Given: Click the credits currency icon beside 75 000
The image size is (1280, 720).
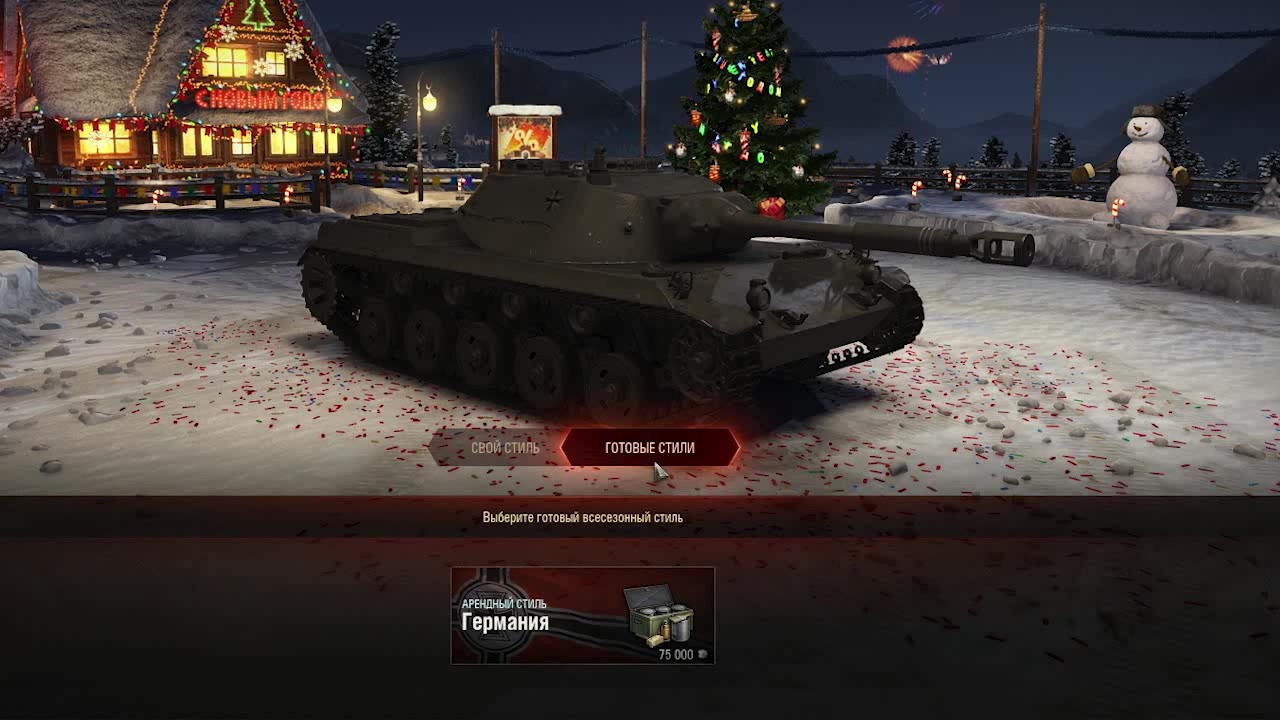Looking at the screenshot, I should 701,653.
